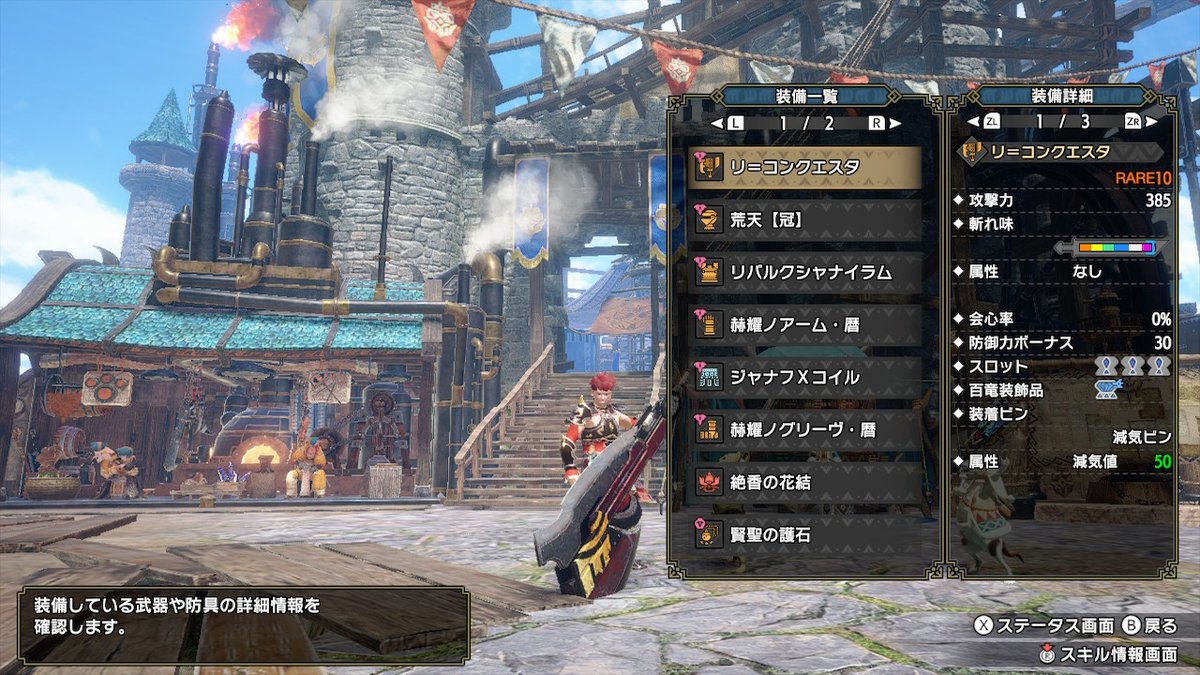The width and height of the screenshot is (1200, 675).
Task: Go to previous equipment list page arrow
Action: pos(717,123)
